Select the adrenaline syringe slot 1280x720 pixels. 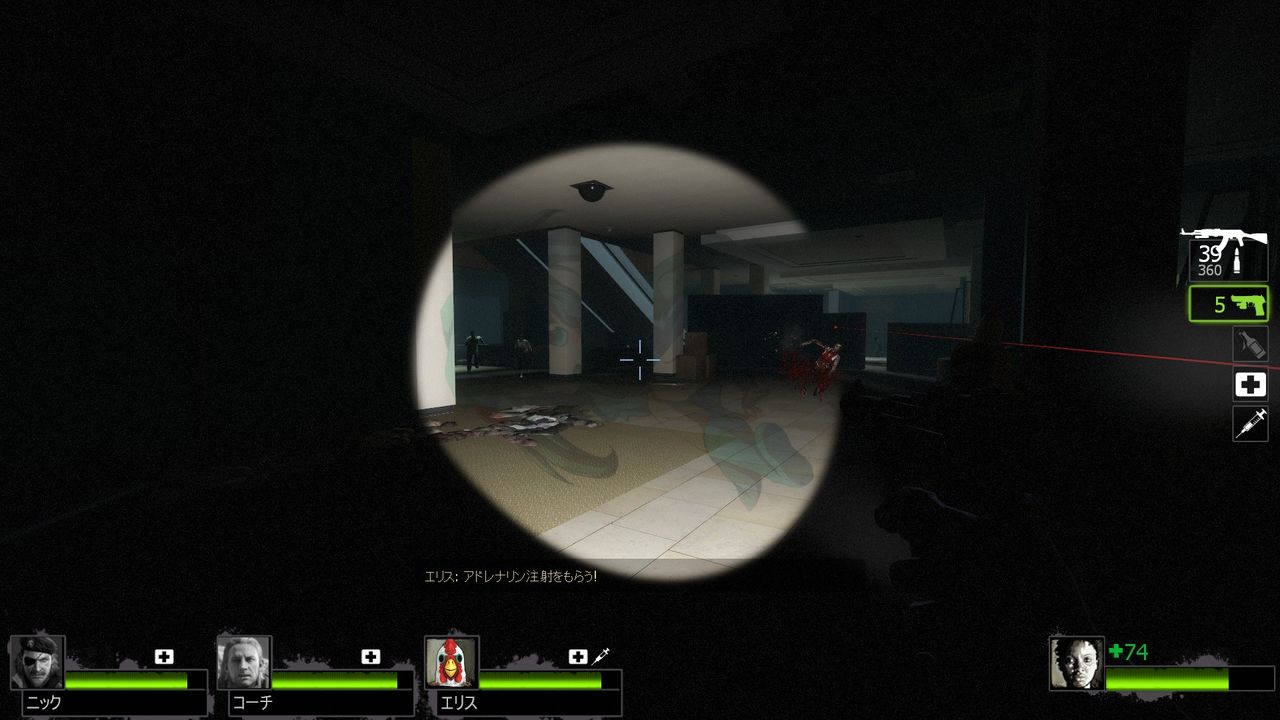coord(1251,424)
